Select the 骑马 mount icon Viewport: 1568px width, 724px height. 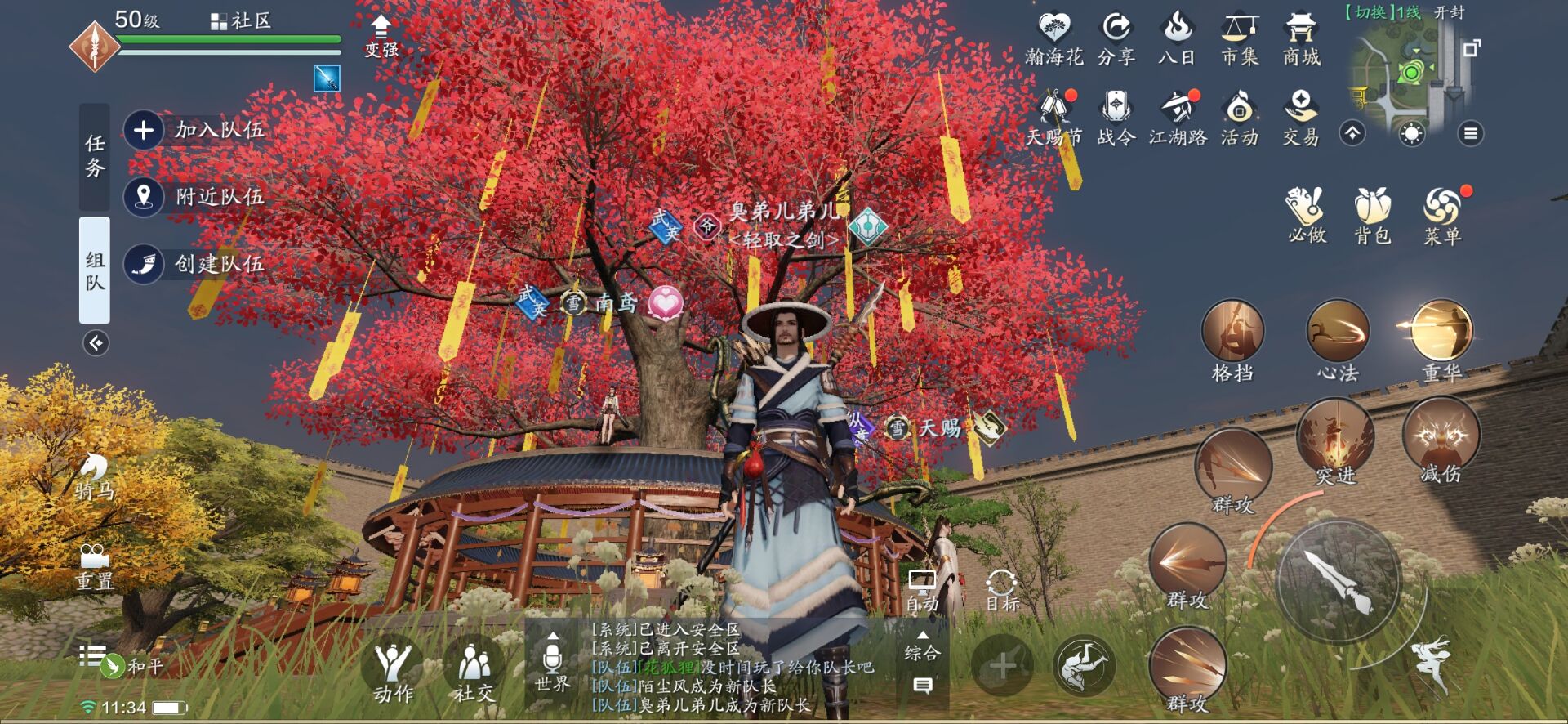92,471
